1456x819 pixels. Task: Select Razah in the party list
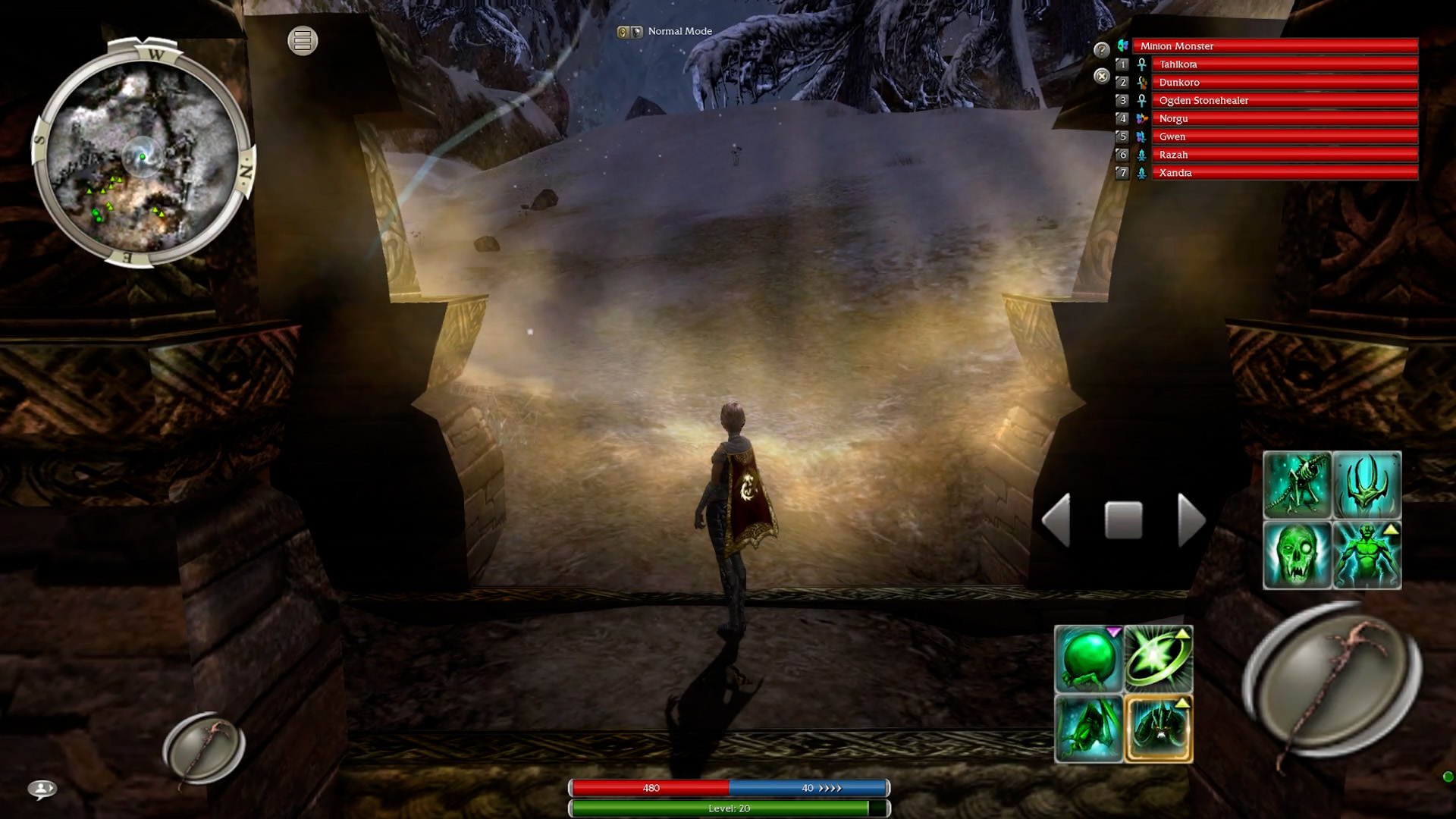[x=1284, y=155]
